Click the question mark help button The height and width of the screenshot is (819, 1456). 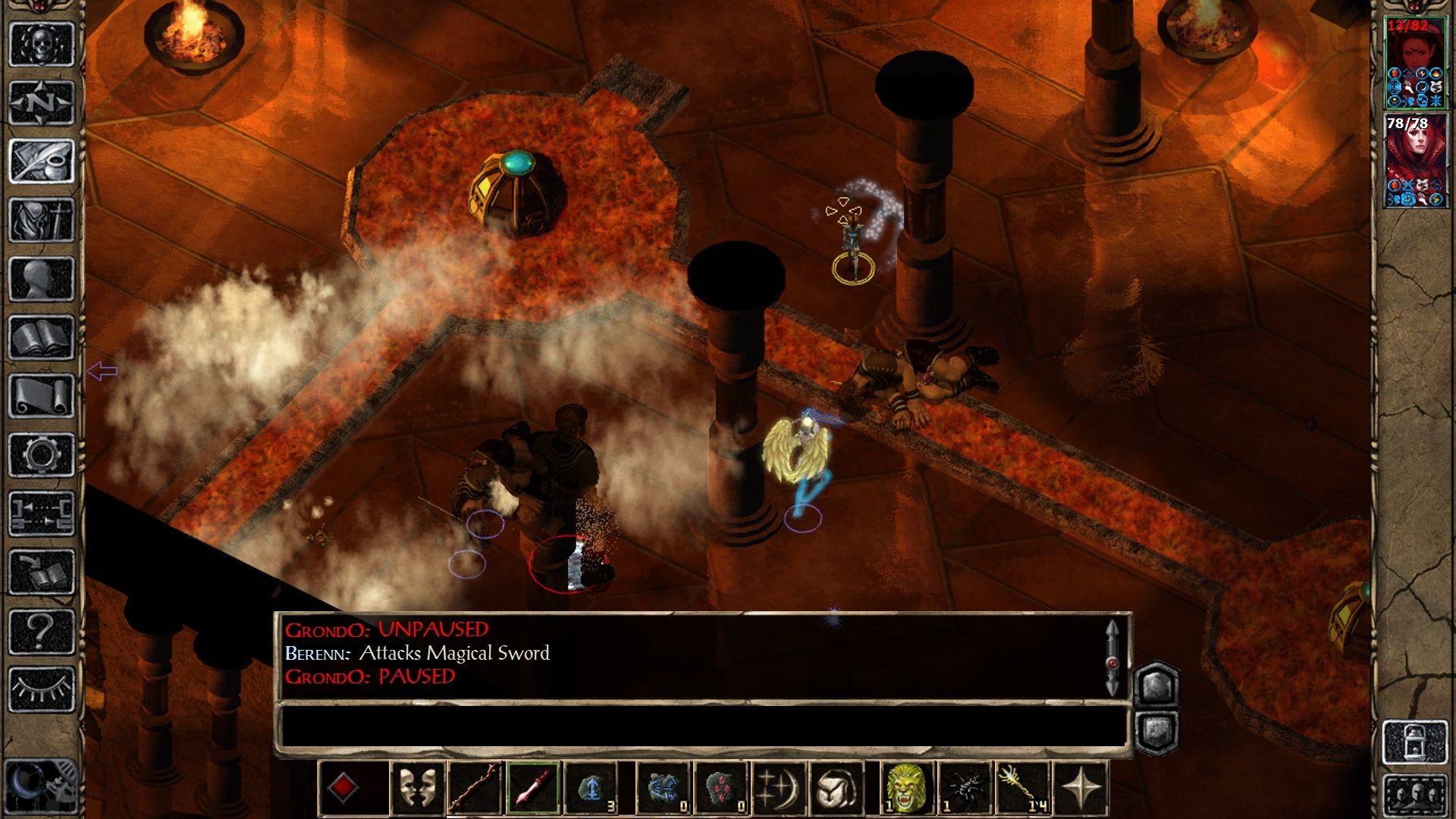tap(42, 631)
